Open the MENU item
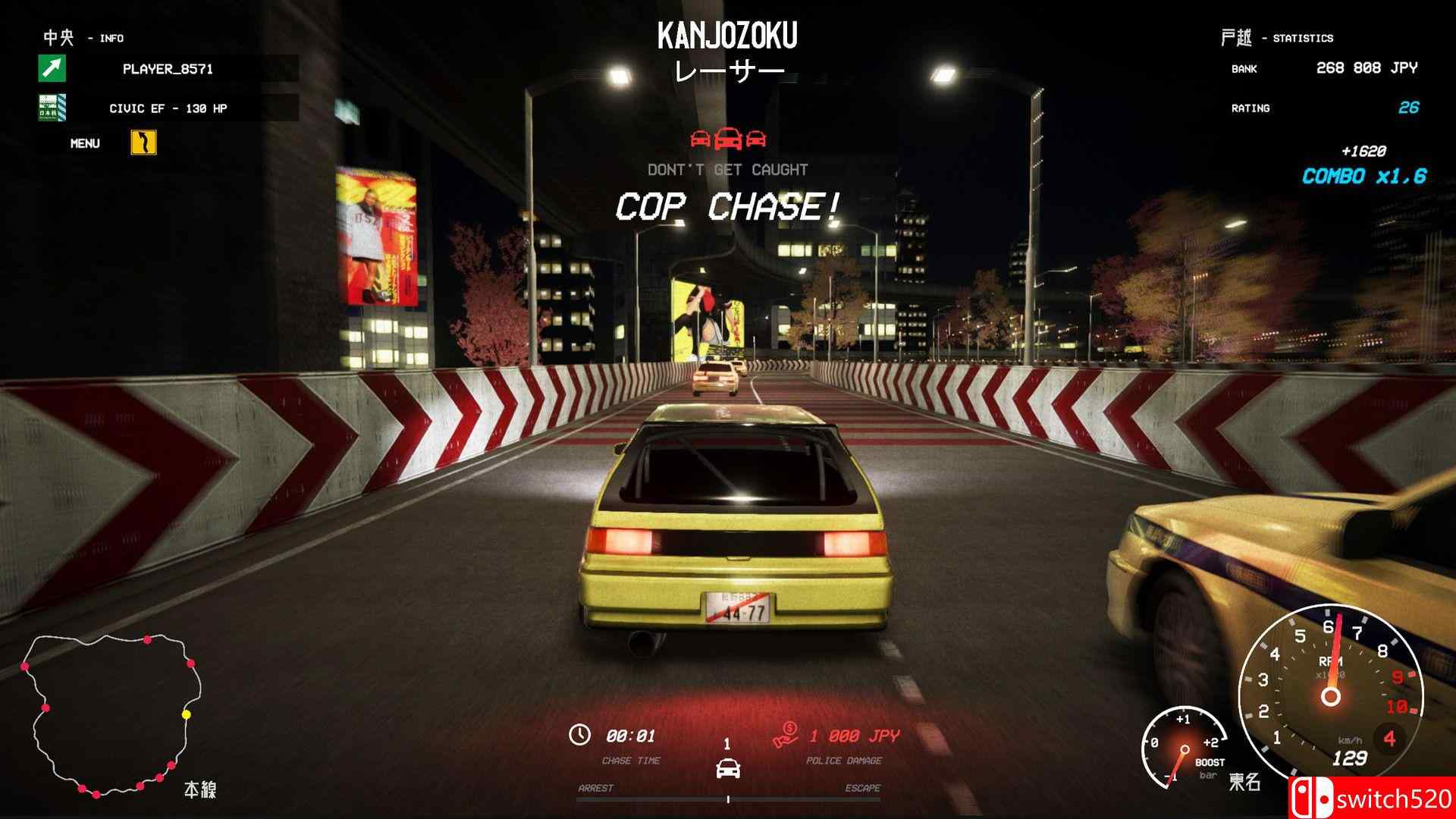The height and width of the screenshot is (819, 1456). coord(86,143)
